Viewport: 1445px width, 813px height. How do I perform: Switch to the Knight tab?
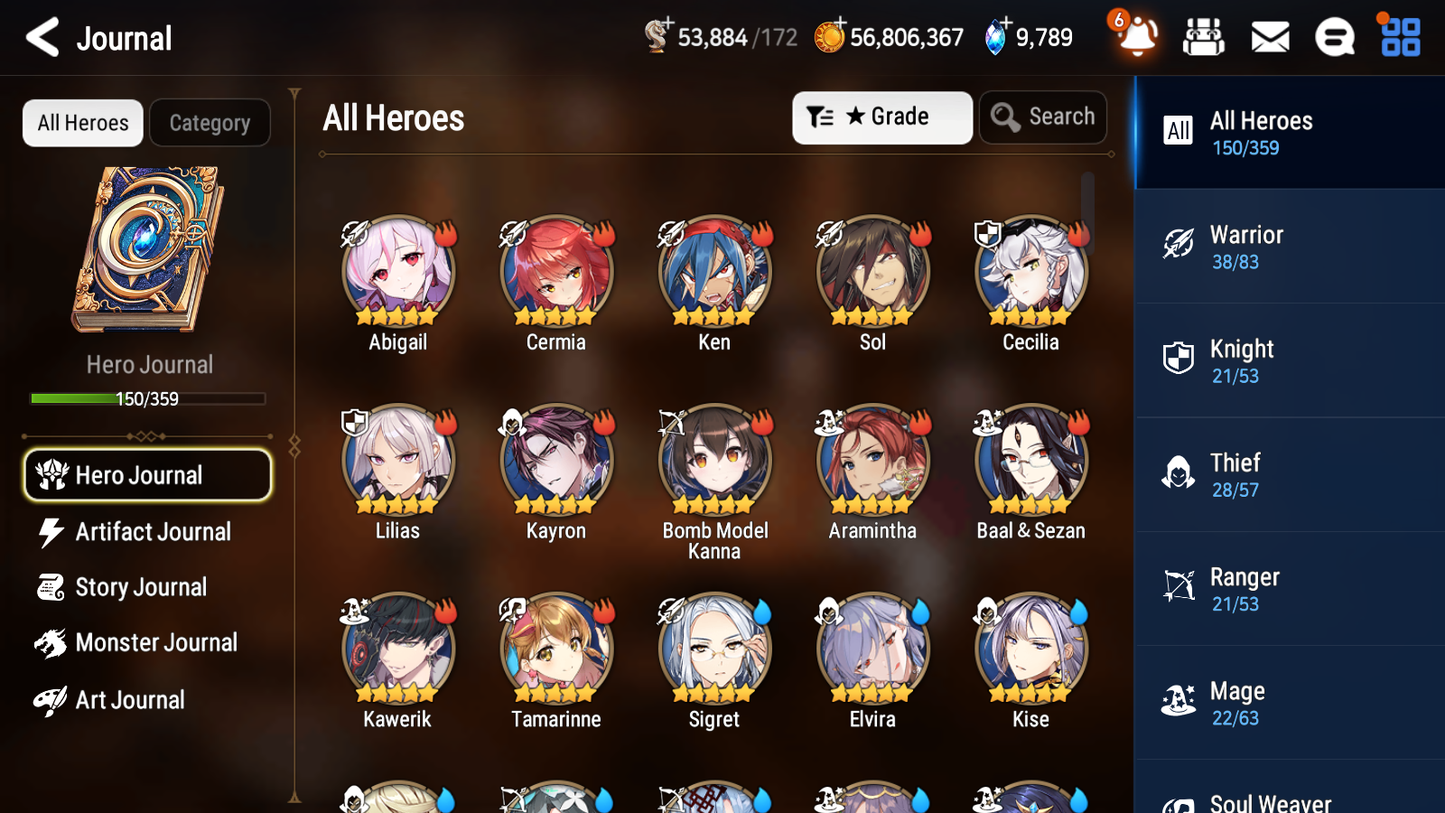[x=1289, y=360]
